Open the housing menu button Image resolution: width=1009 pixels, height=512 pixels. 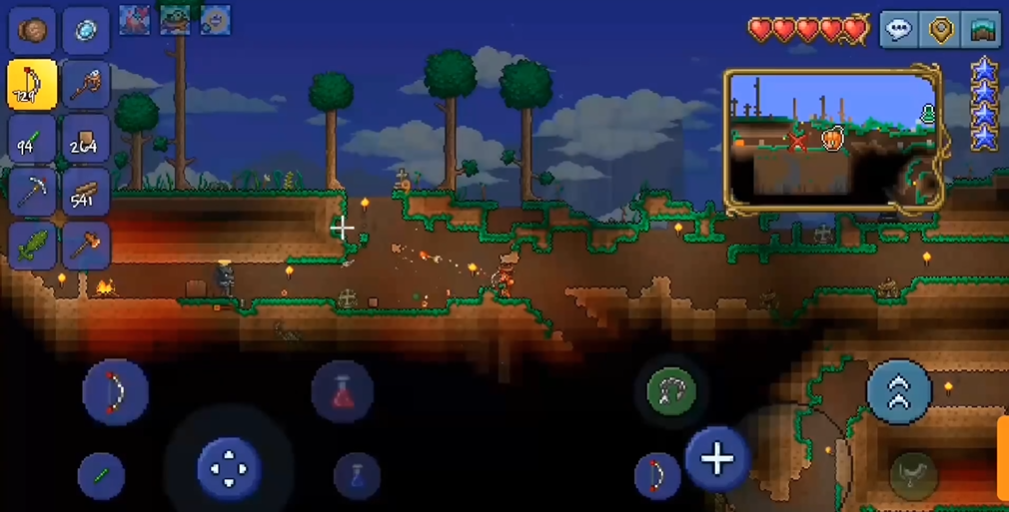981,30
